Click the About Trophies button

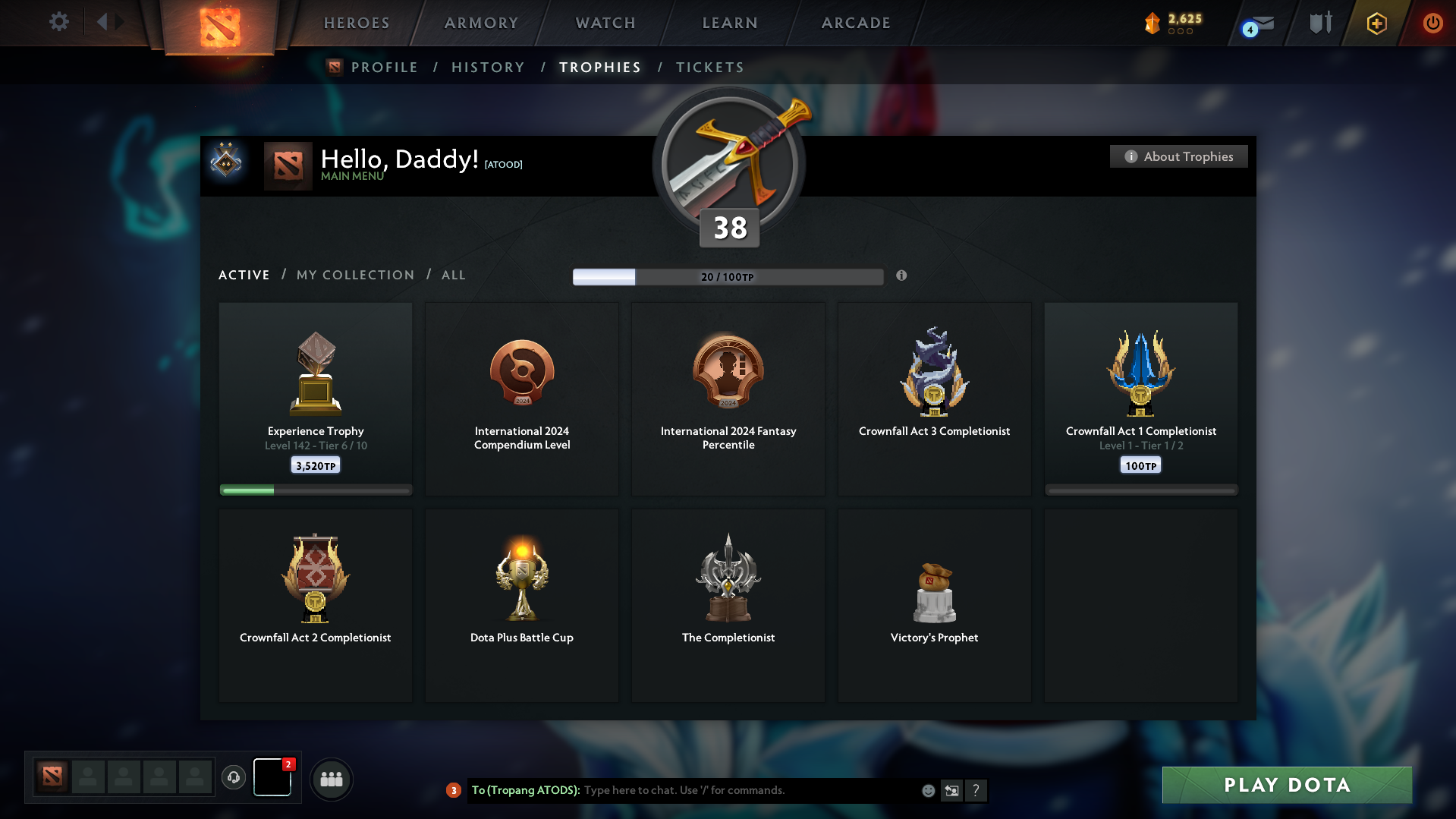[1178, 156]
